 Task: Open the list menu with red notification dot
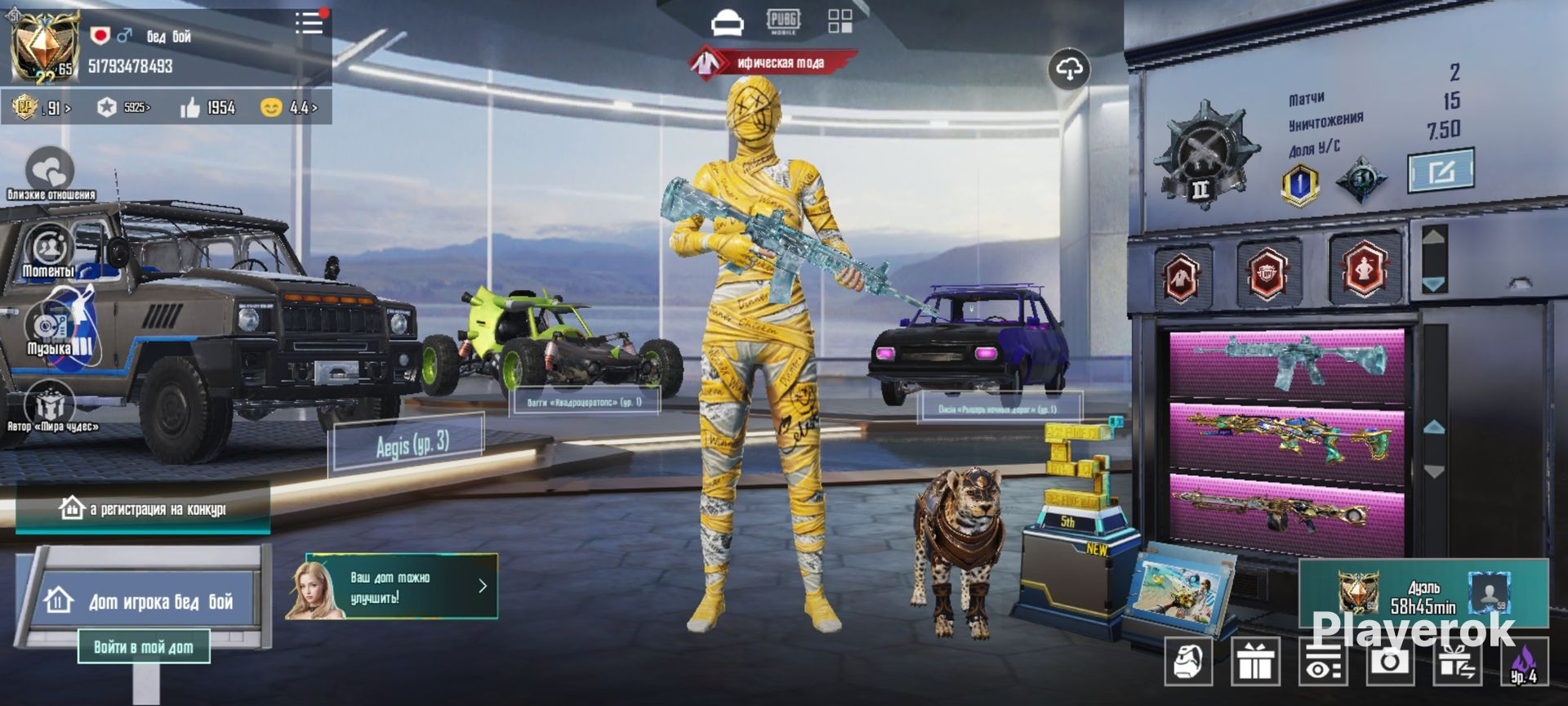tap(310, 23)
